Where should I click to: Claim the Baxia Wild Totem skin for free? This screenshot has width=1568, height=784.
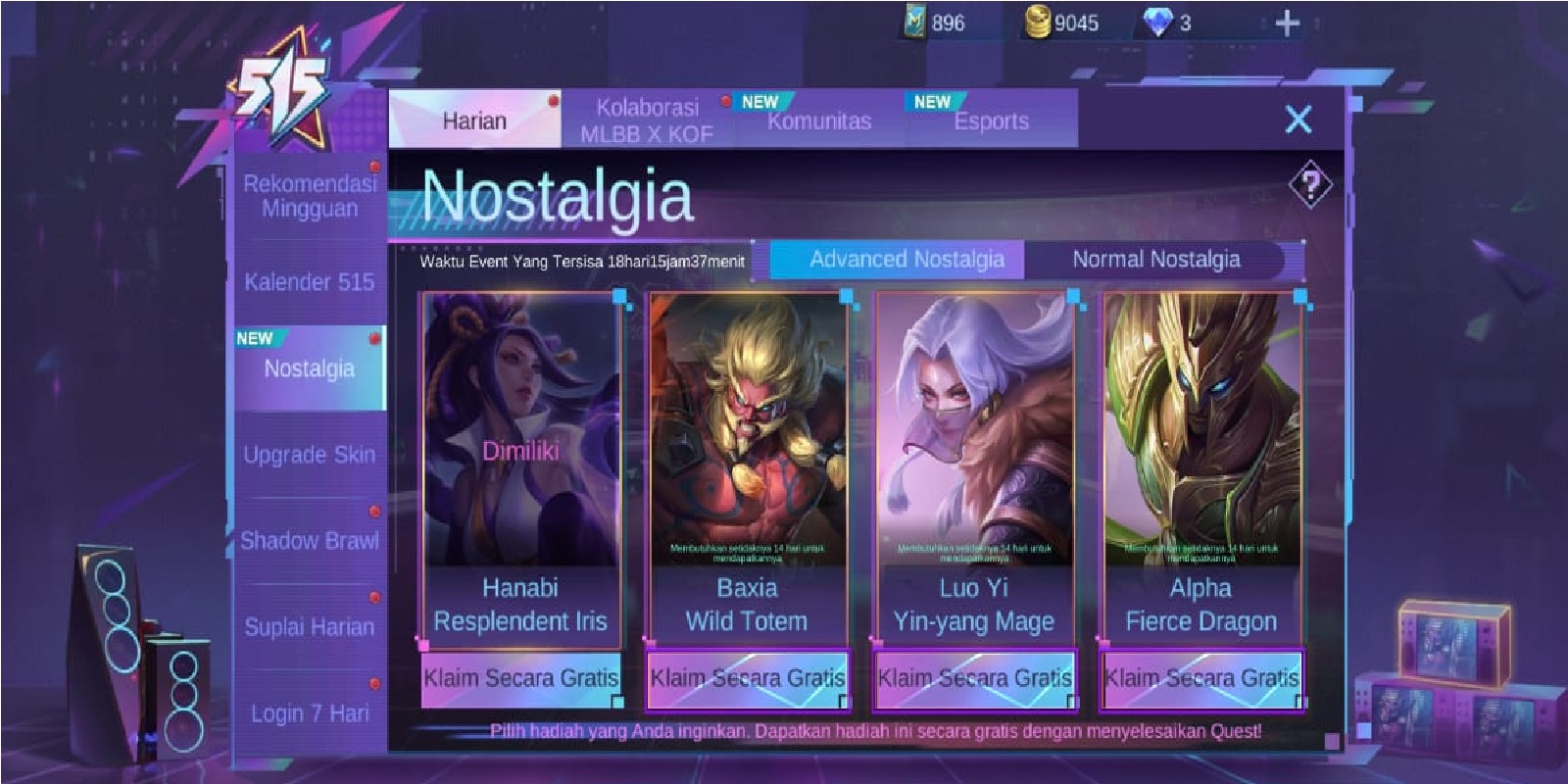(747, 678)
